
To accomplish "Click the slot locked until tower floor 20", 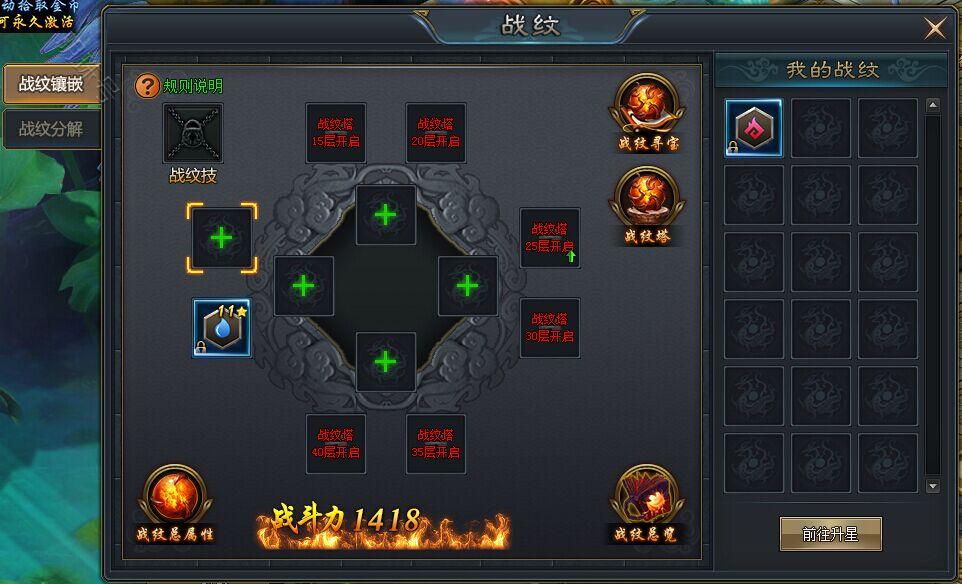I will point(436,133).
